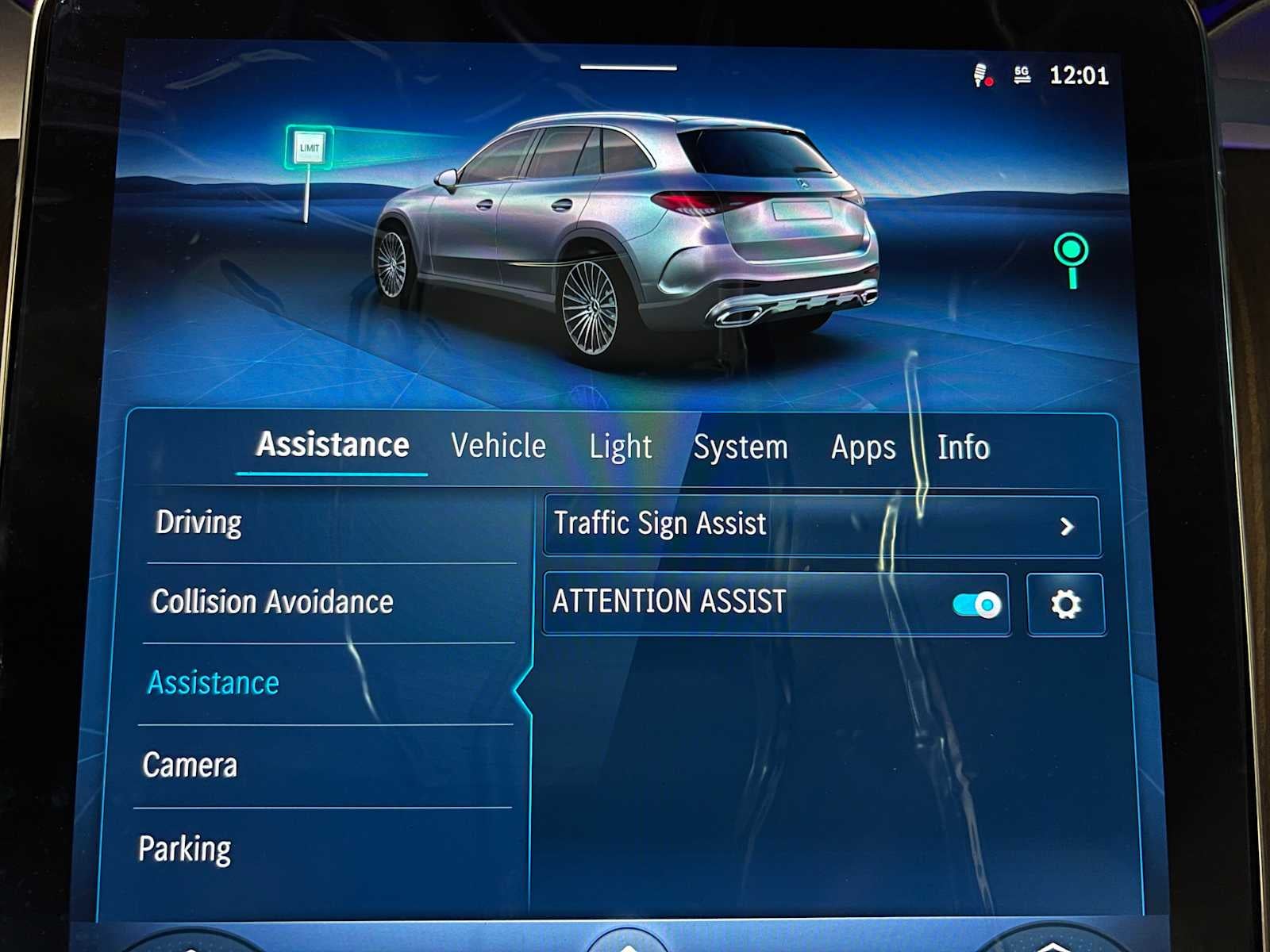
Task: Tap the microphone status icon
Action: tap(982, 76)
